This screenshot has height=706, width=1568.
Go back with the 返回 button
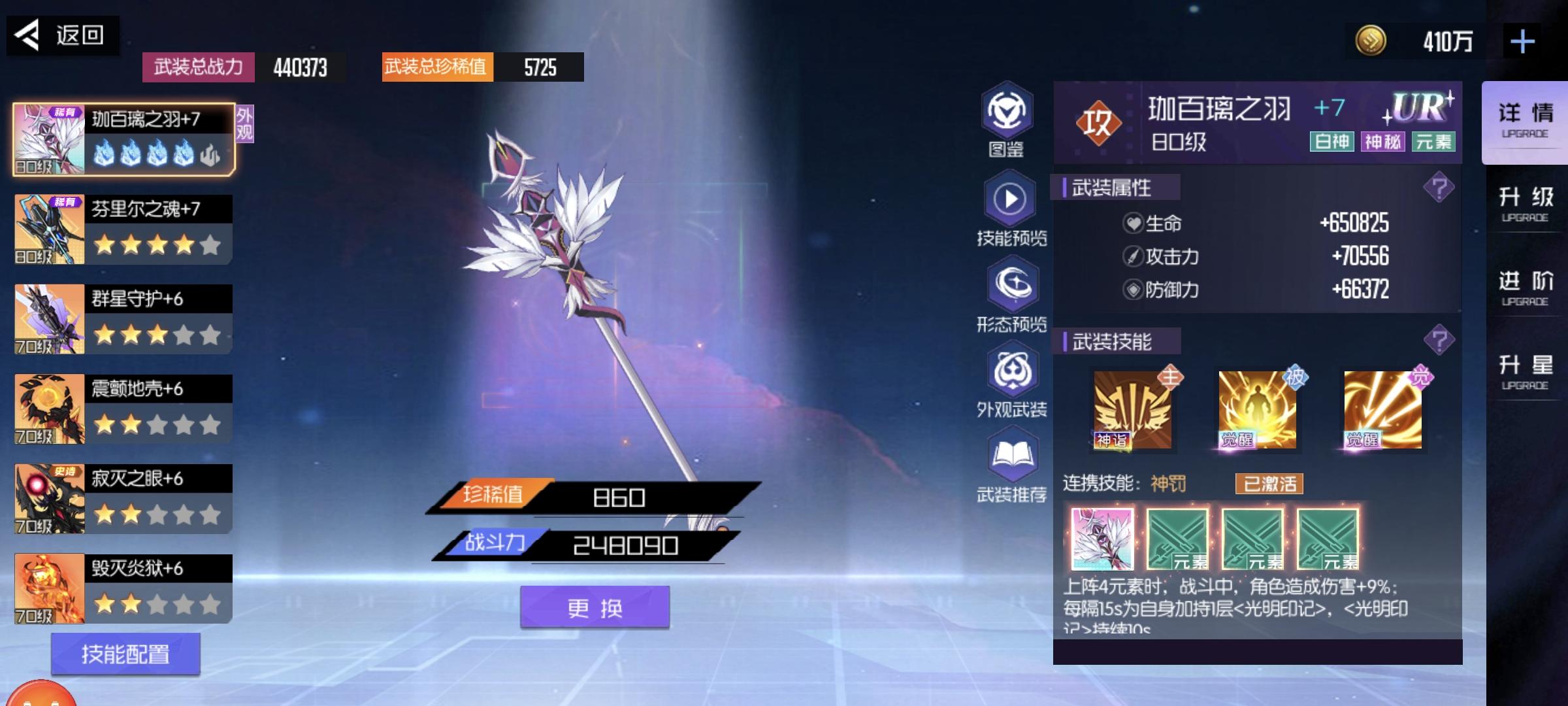coord(62,35)
